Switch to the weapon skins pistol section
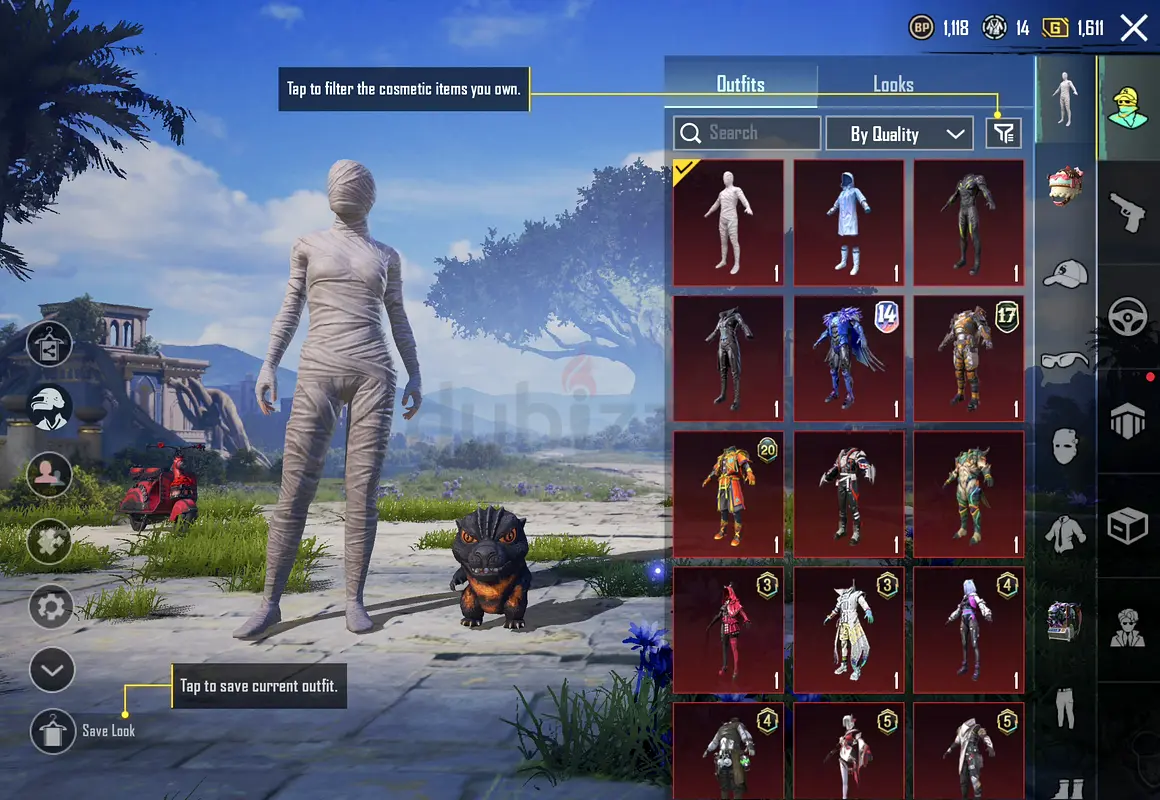1160x800 pixels. (x=1128, y=212)
